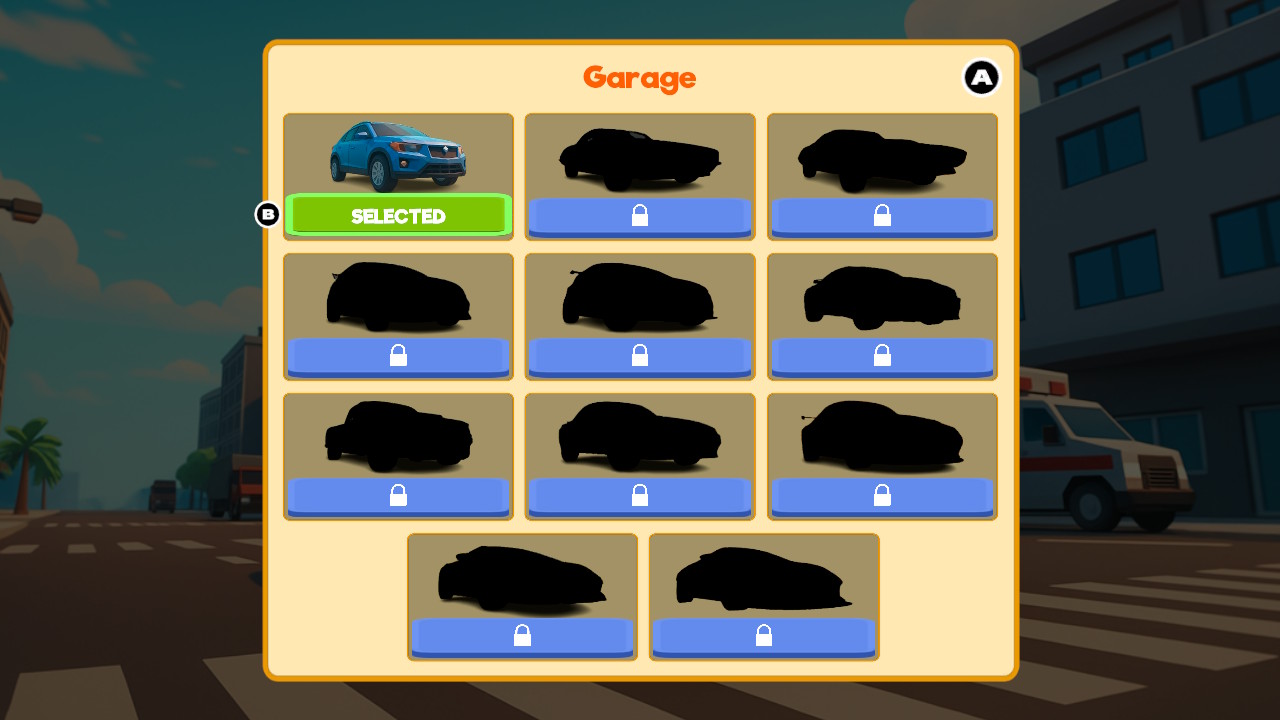This screenshot has width=1280, height=720.
Task: Click the A button icon top right
Action: [982, 77]
